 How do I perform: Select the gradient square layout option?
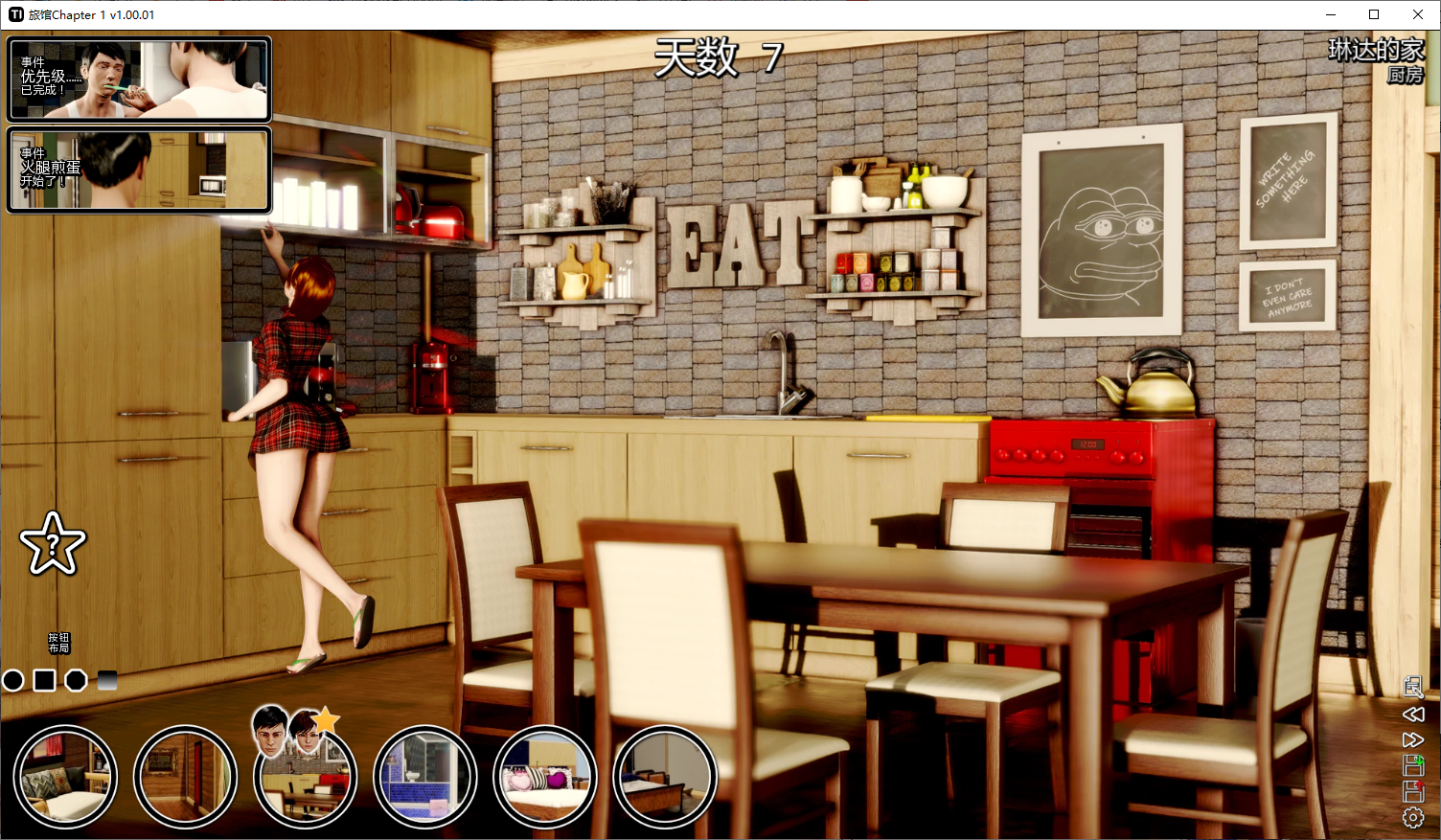(107, 680)
